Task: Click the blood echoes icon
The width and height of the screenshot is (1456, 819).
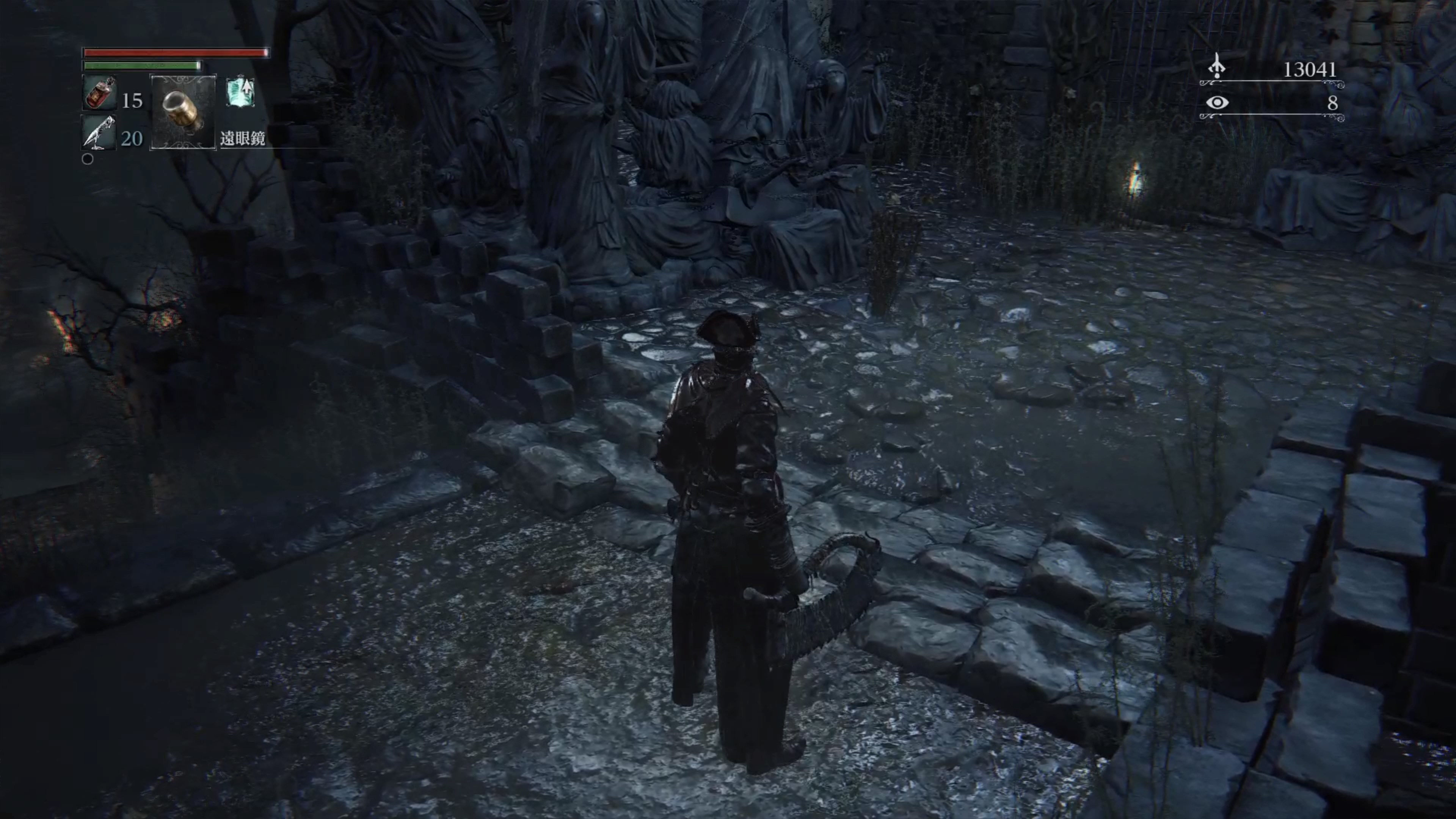Action: pyautogui.click(x=1216, y=67)
